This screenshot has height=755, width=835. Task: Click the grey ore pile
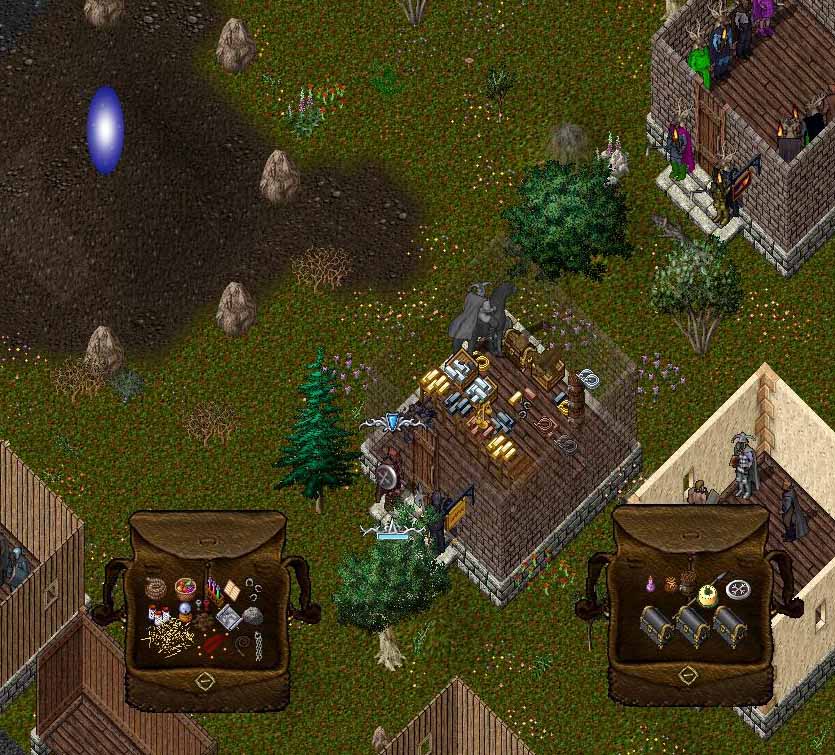252,617
